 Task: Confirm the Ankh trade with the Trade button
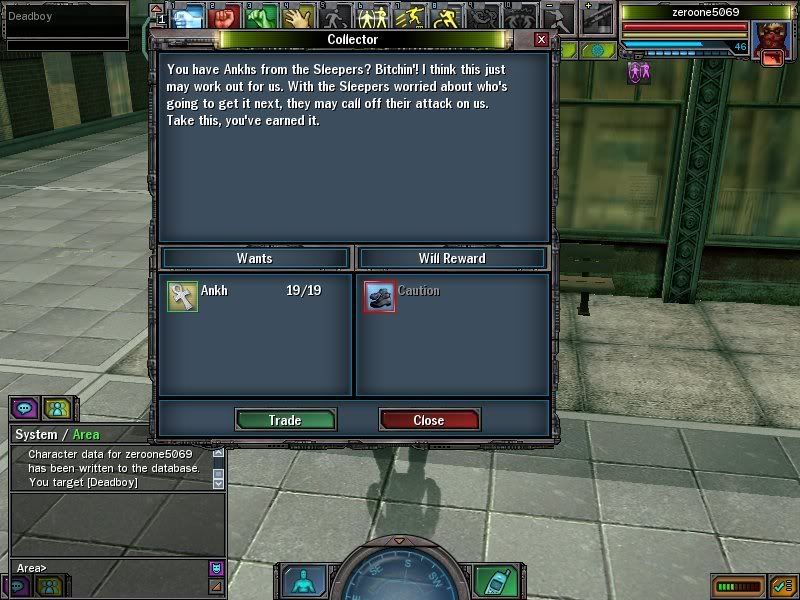[x=285, y=420]
